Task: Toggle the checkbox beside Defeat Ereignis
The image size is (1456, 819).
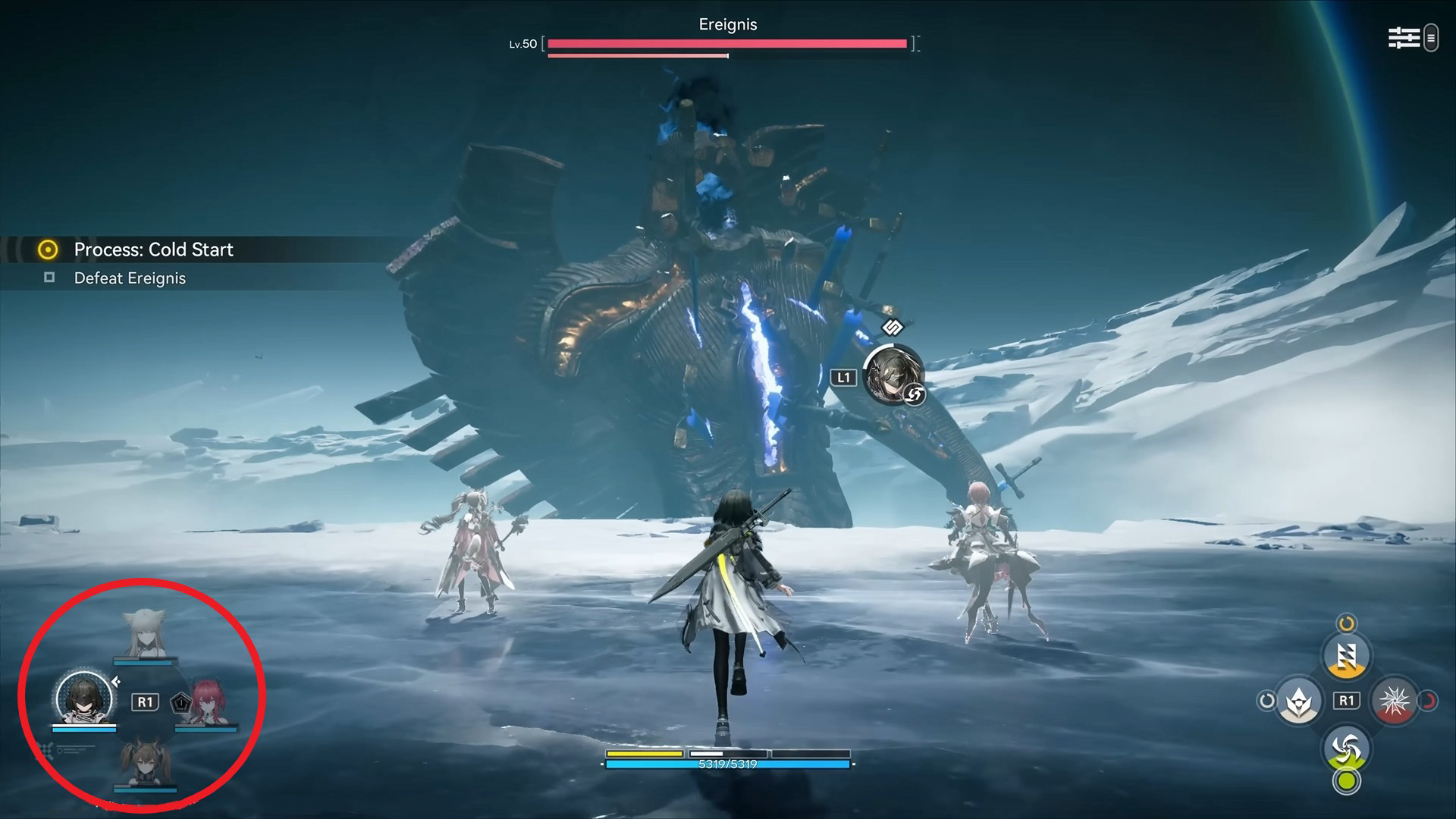Action: tap(49, 278)
